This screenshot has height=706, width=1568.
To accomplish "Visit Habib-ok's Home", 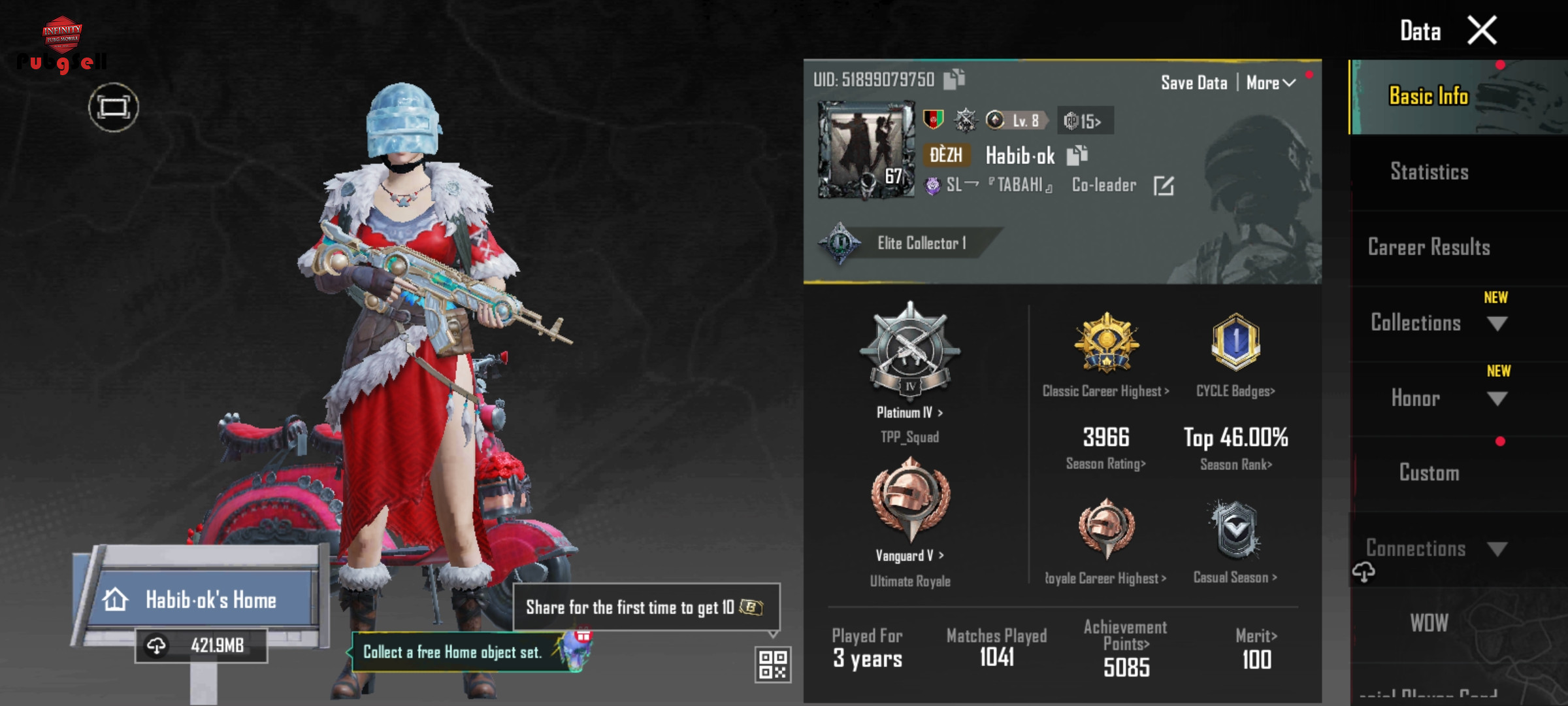I will tap(210, 600).
